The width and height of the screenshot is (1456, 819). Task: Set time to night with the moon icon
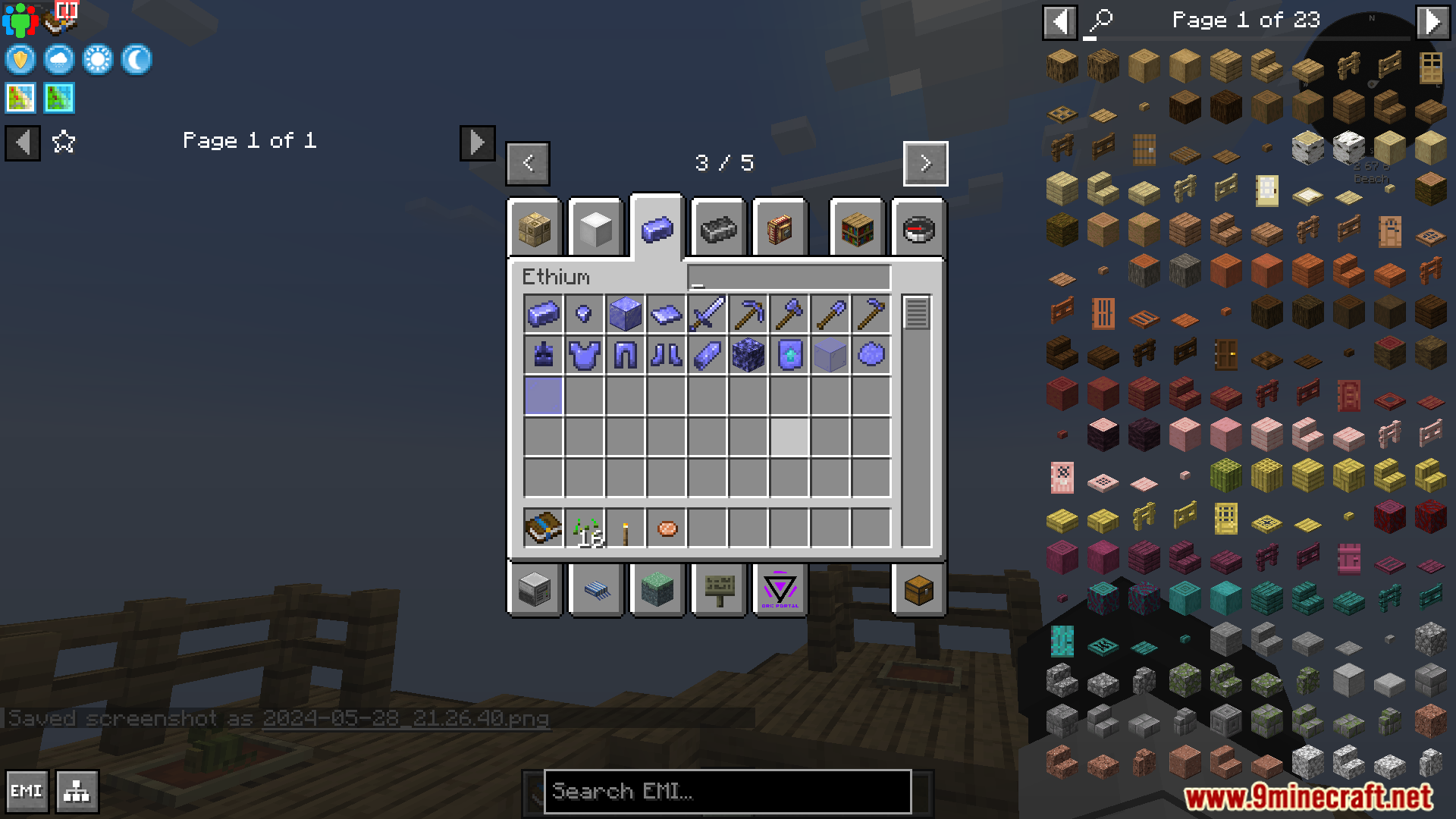136,60
